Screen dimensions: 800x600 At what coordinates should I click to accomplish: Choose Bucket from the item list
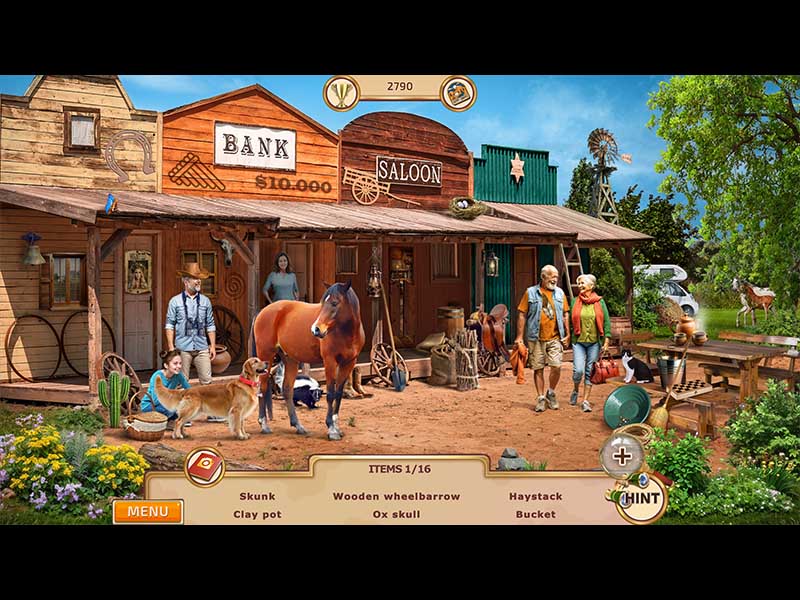pyautogui.click(x=535, y=514)
